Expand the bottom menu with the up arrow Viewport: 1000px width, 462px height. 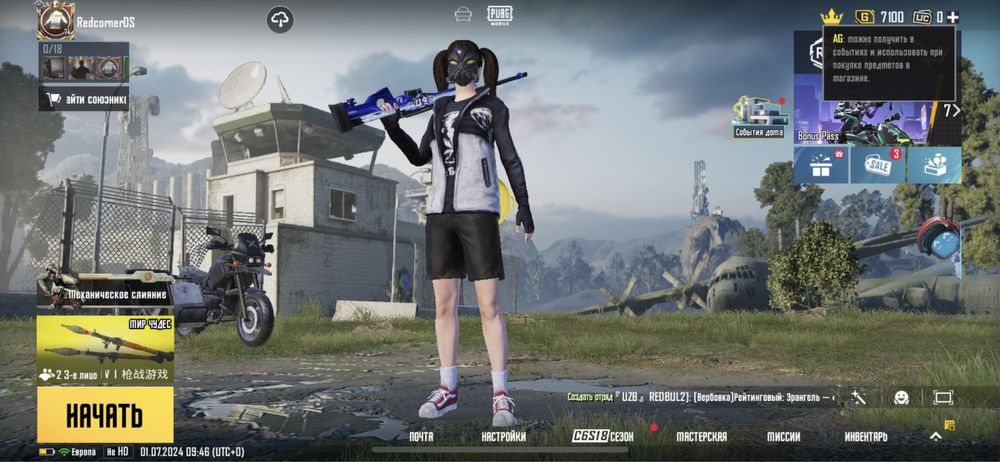pos(936,436)
